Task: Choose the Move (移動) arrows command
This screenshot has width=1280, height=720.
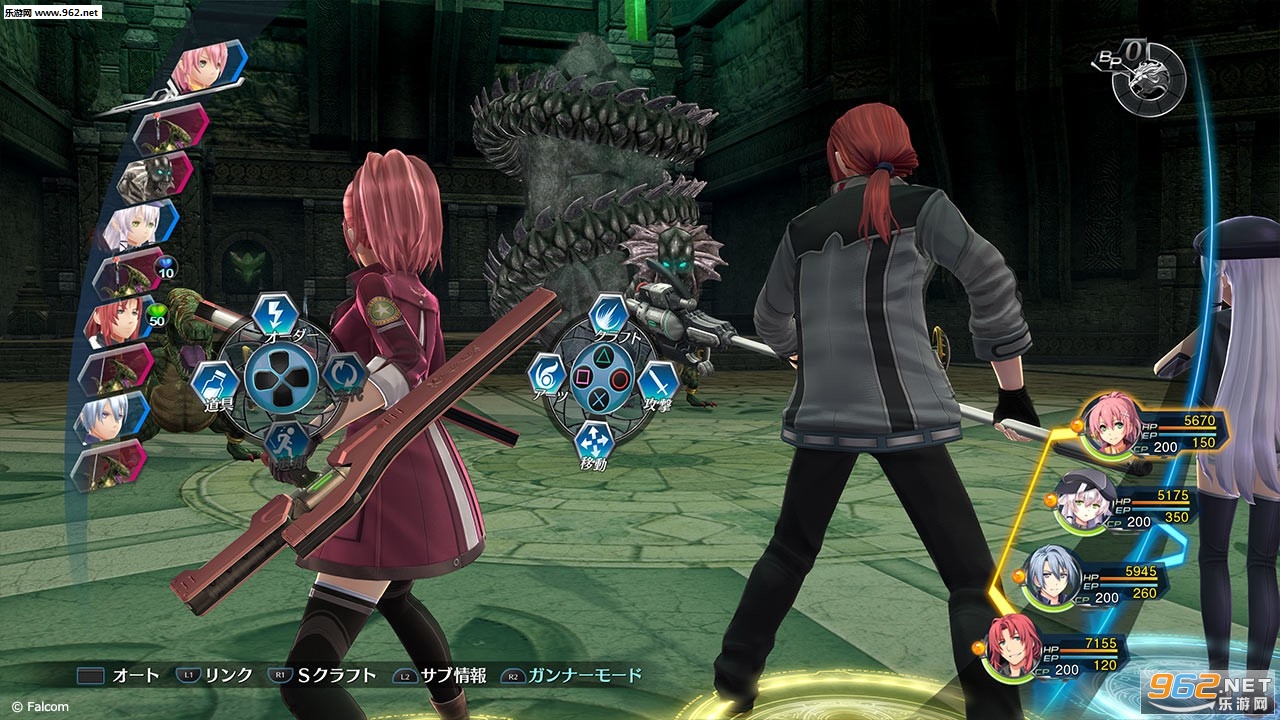Action: [x=594, y=441]
